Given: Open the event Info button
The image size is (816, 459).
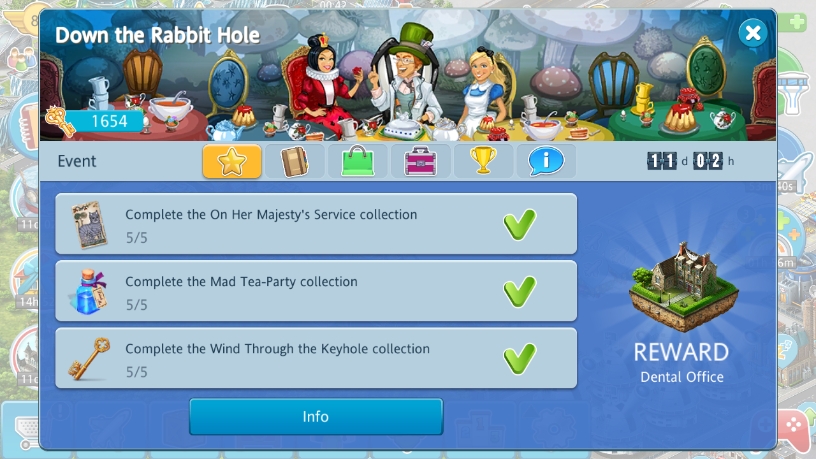Looking at the screenshot, I should (x=316, y=417).
